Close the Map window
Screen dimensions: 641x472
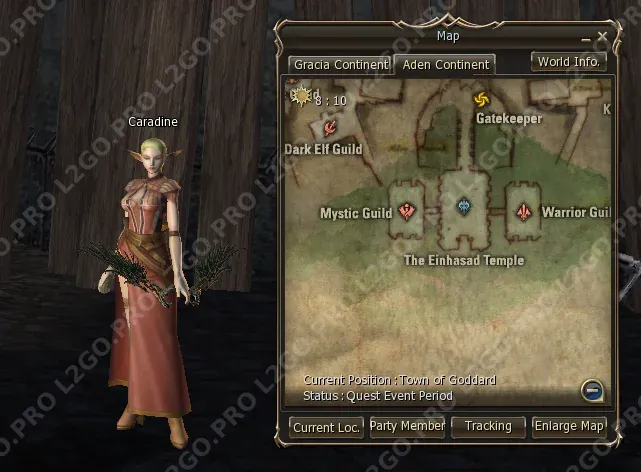pos(602,37)
